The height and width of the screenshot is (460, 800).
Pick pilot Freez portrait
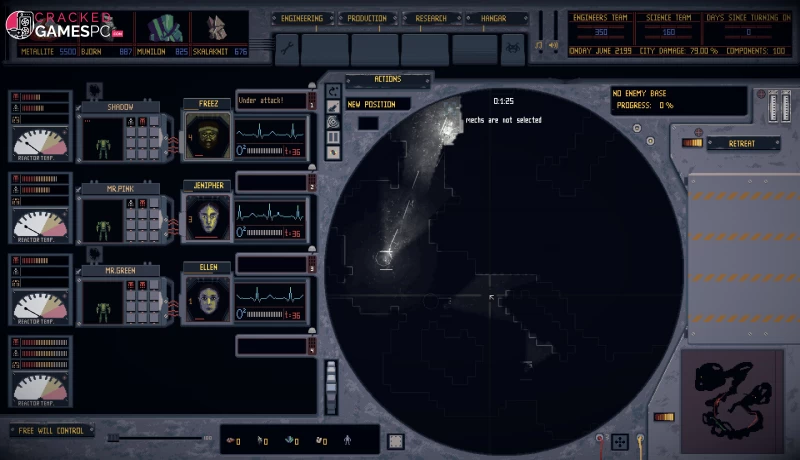tap(207, 135)
